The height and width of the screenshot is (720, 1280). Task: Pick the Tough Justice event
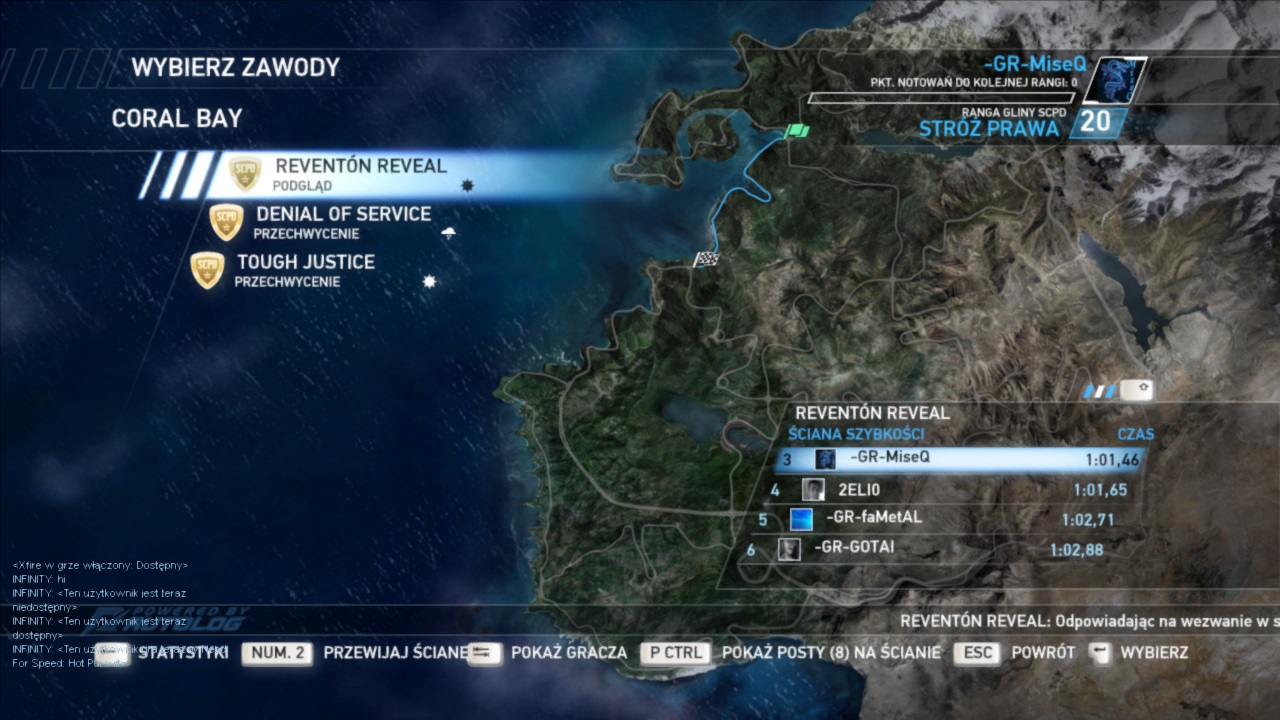305,270
